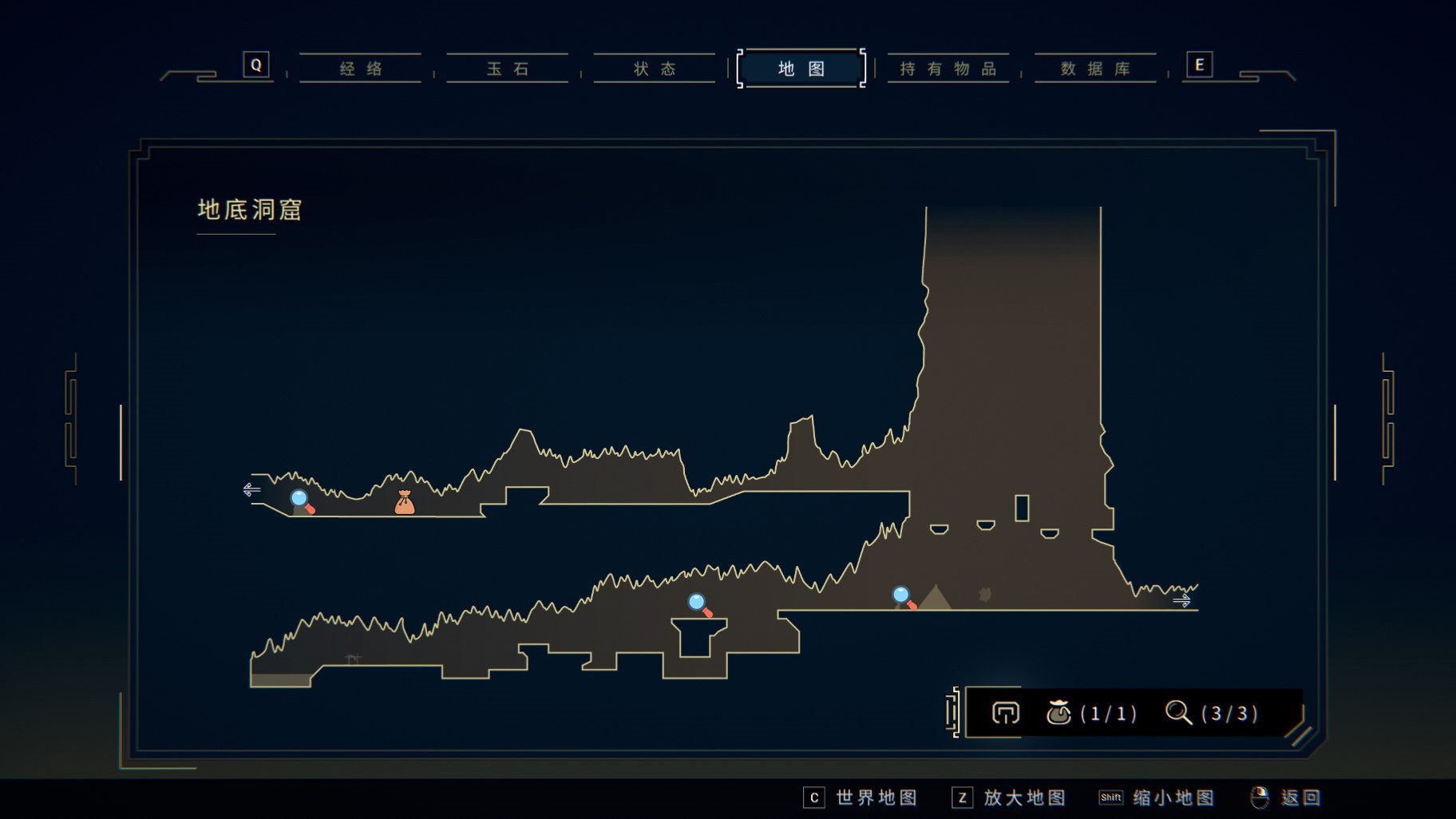Select the 状态 tab
The width and height of the screenshot is (1456, 819).
coord(655,69)
